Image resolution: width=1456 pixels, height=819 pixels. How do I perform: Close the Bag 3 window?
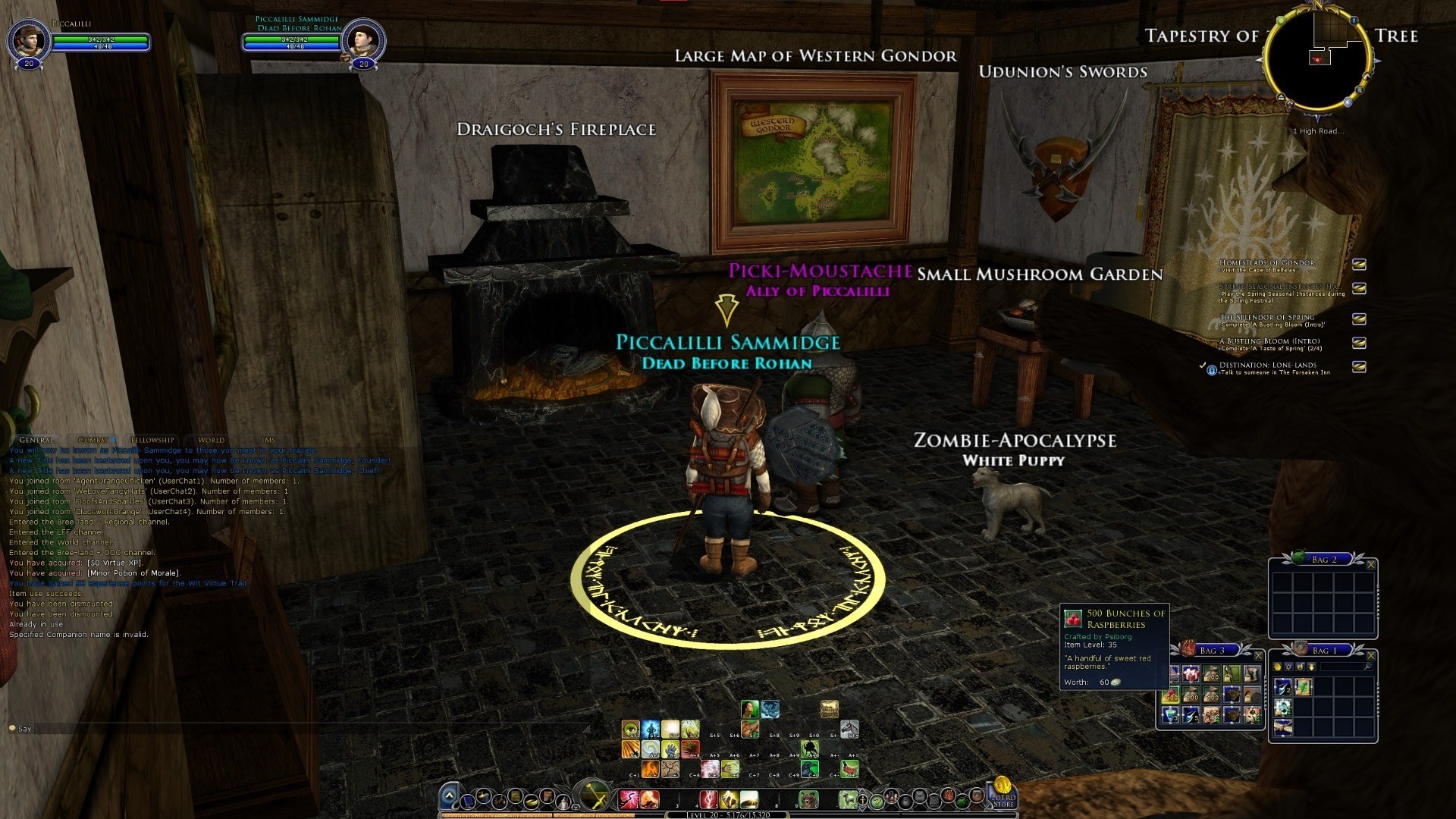(x=1258, y=656)
